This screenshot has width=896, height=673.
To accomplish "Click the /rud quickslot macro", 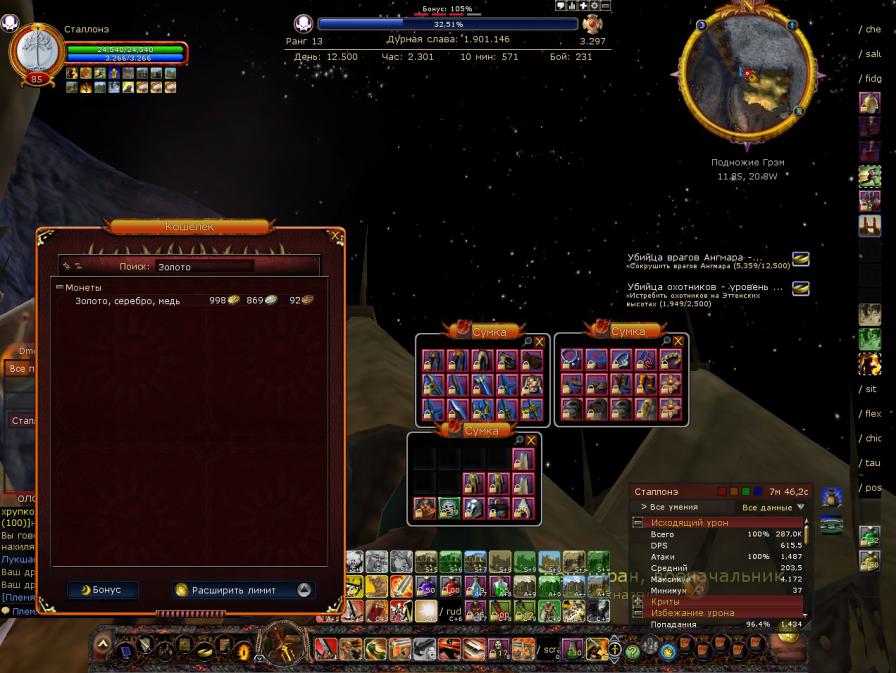I will 449,610.
